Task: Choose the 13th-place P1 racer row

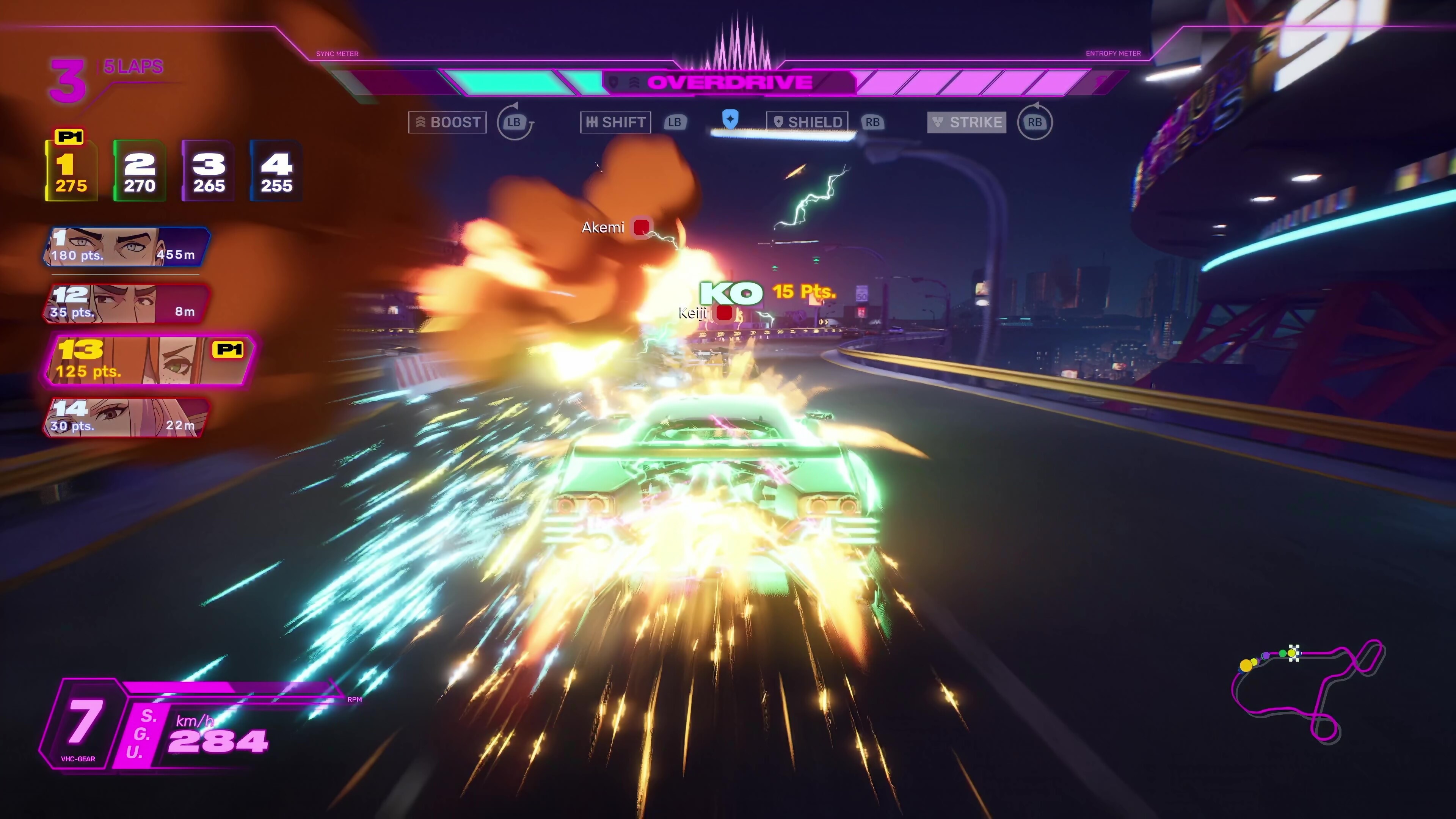Action: click(x=148, y=360)
